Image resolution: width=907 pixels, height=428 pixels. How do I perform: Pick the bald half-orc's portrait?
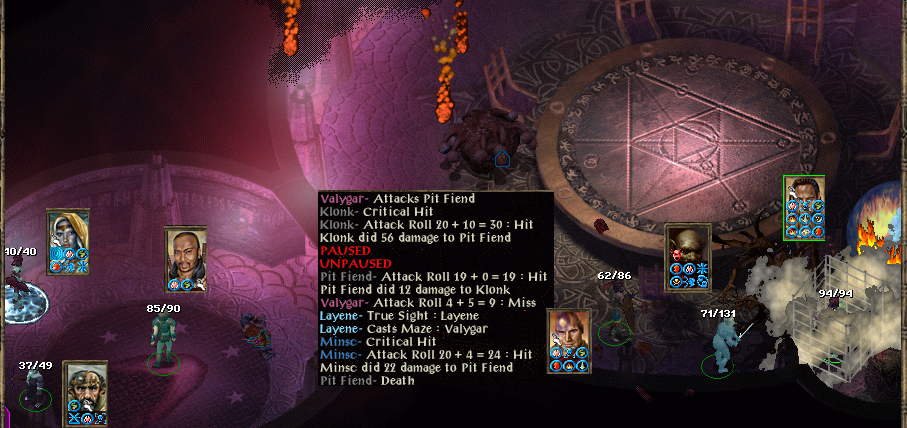click(x=687, y=245)
